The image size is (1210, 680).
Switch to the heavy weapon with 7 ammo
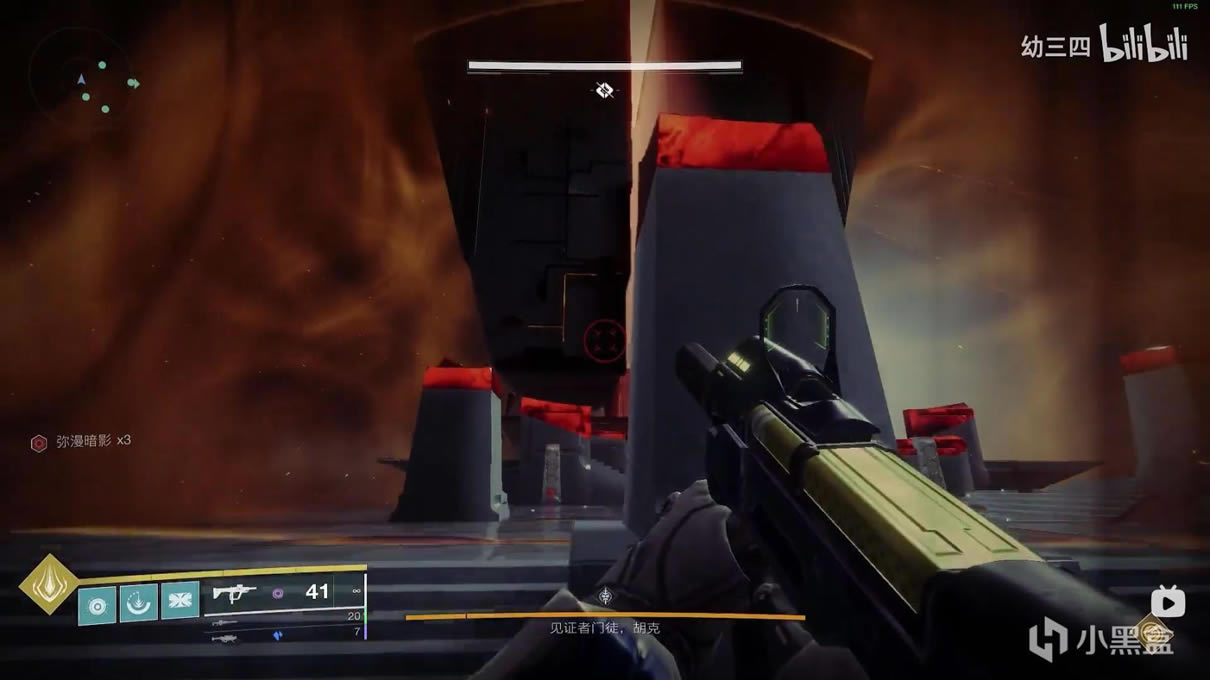226,637
